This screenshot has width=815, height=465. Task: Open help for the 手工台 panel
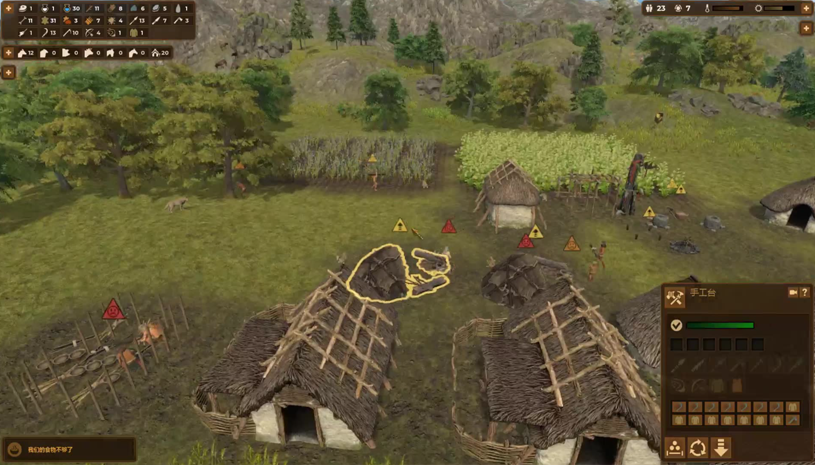pos(804,293)
